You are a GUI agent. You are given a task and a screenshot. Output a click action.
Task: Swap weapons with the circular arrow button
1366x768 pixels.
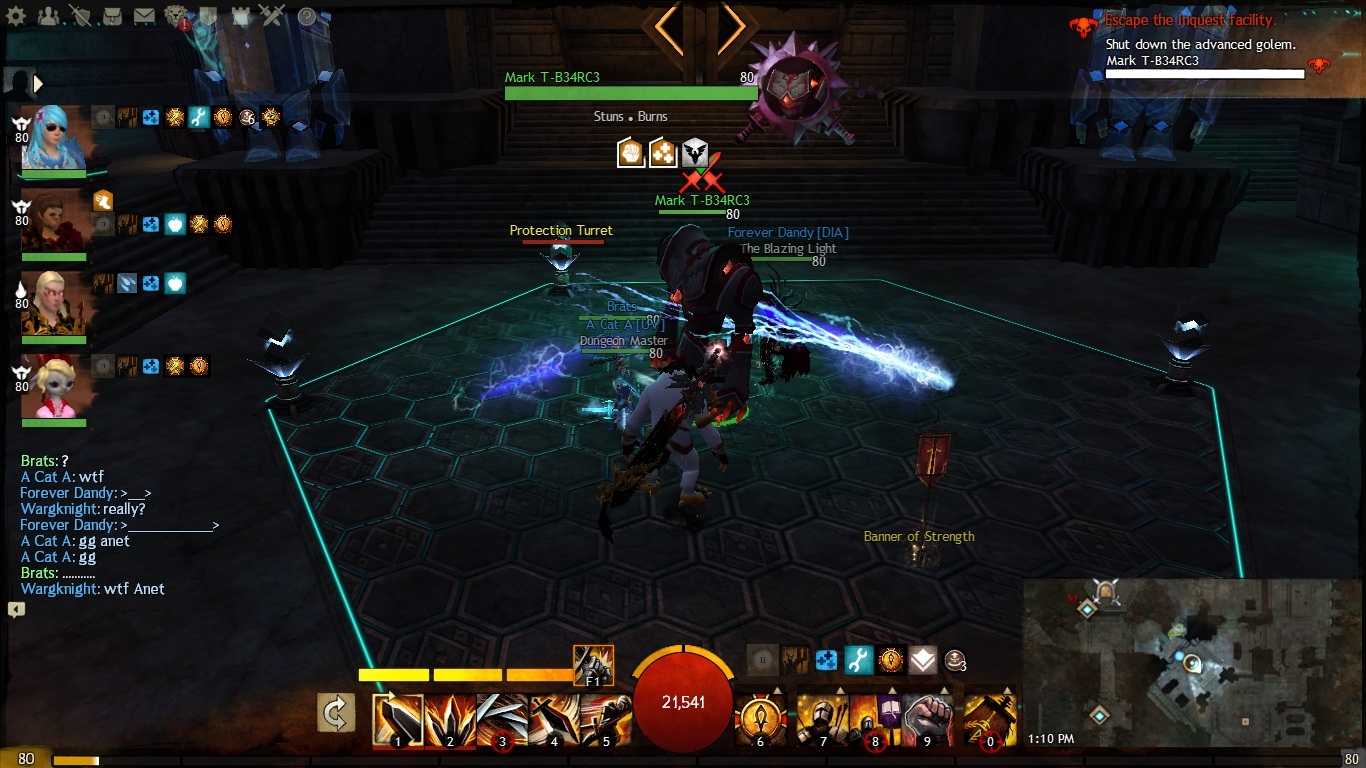pos(336,713)
